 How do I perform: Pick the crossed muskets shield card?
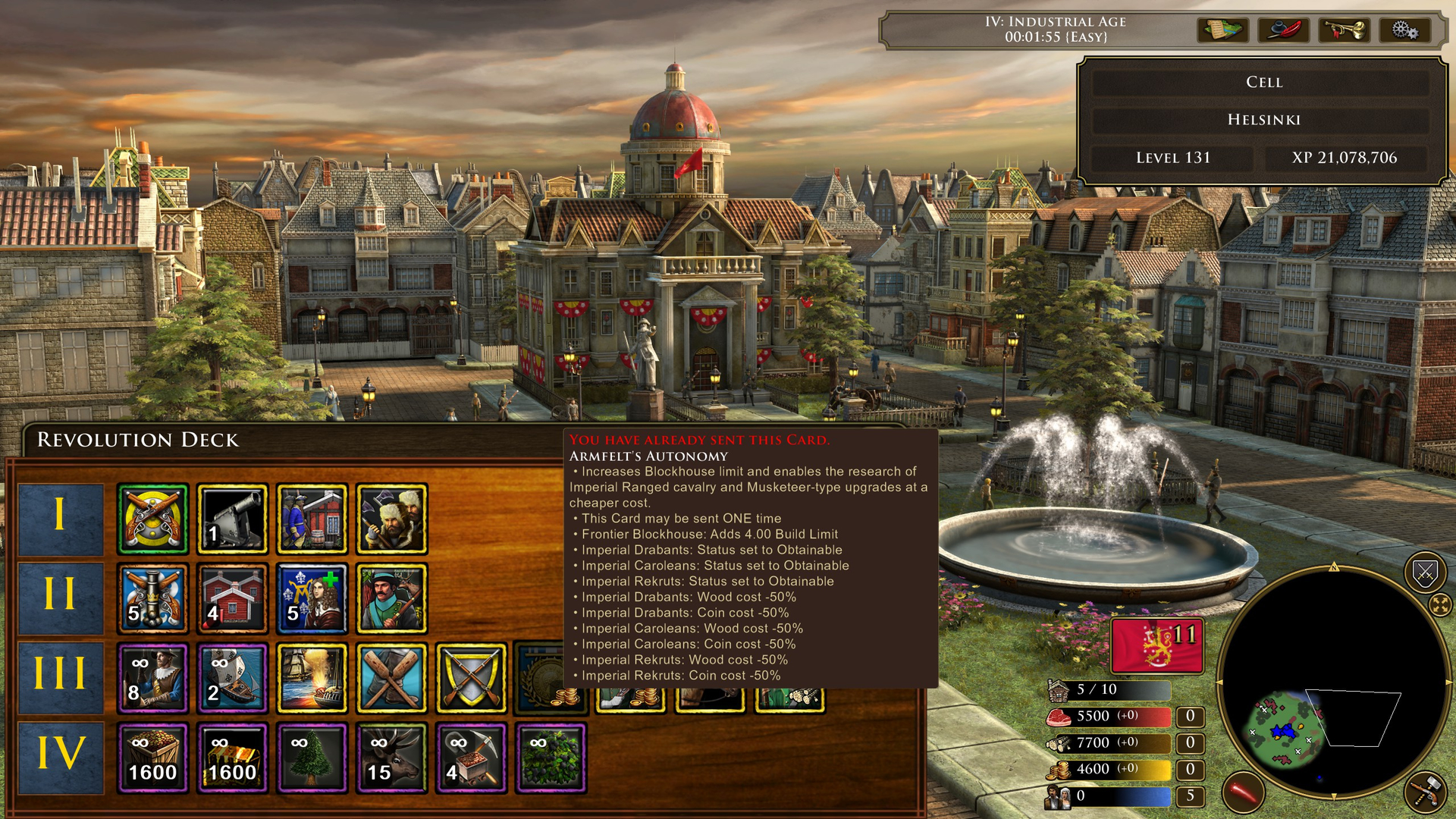(471, 679)
